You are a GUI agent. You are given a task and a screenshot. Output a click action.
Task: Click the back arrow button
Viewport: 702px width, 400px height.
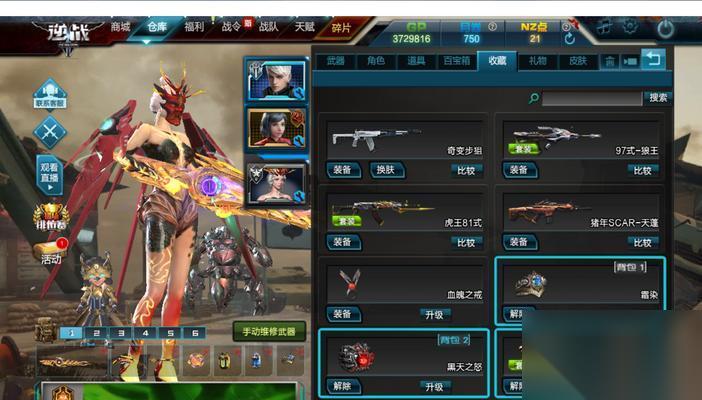(x=653, y=59)
